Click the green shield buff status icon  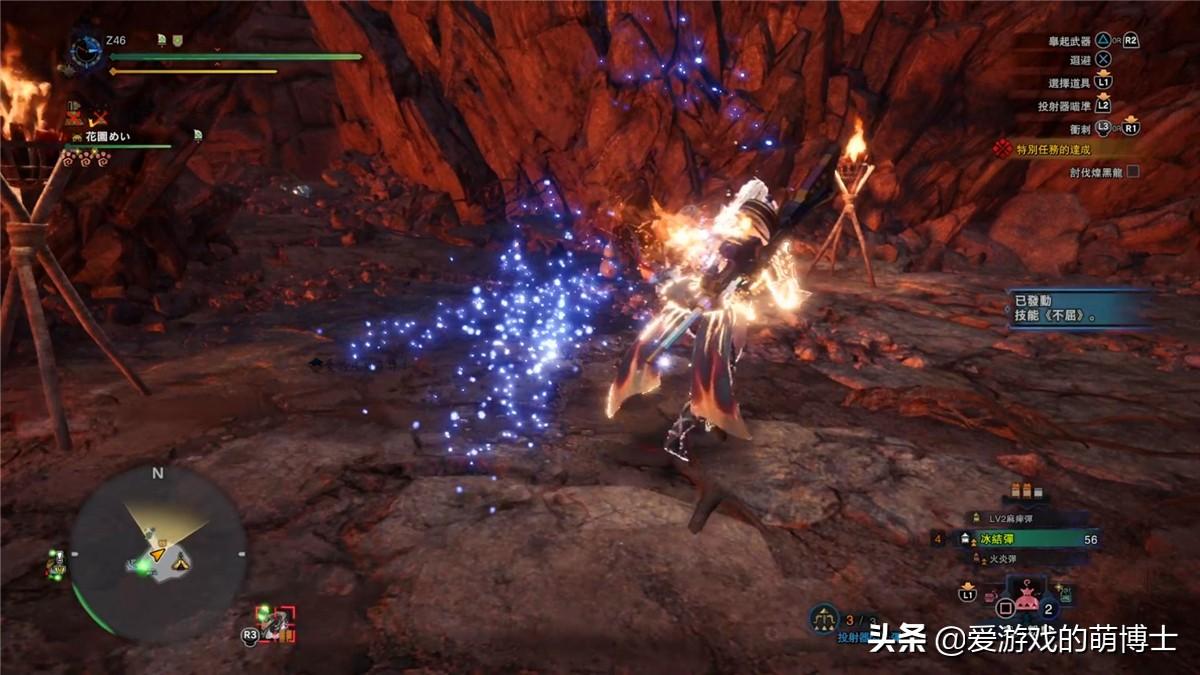tap(178, 39)
